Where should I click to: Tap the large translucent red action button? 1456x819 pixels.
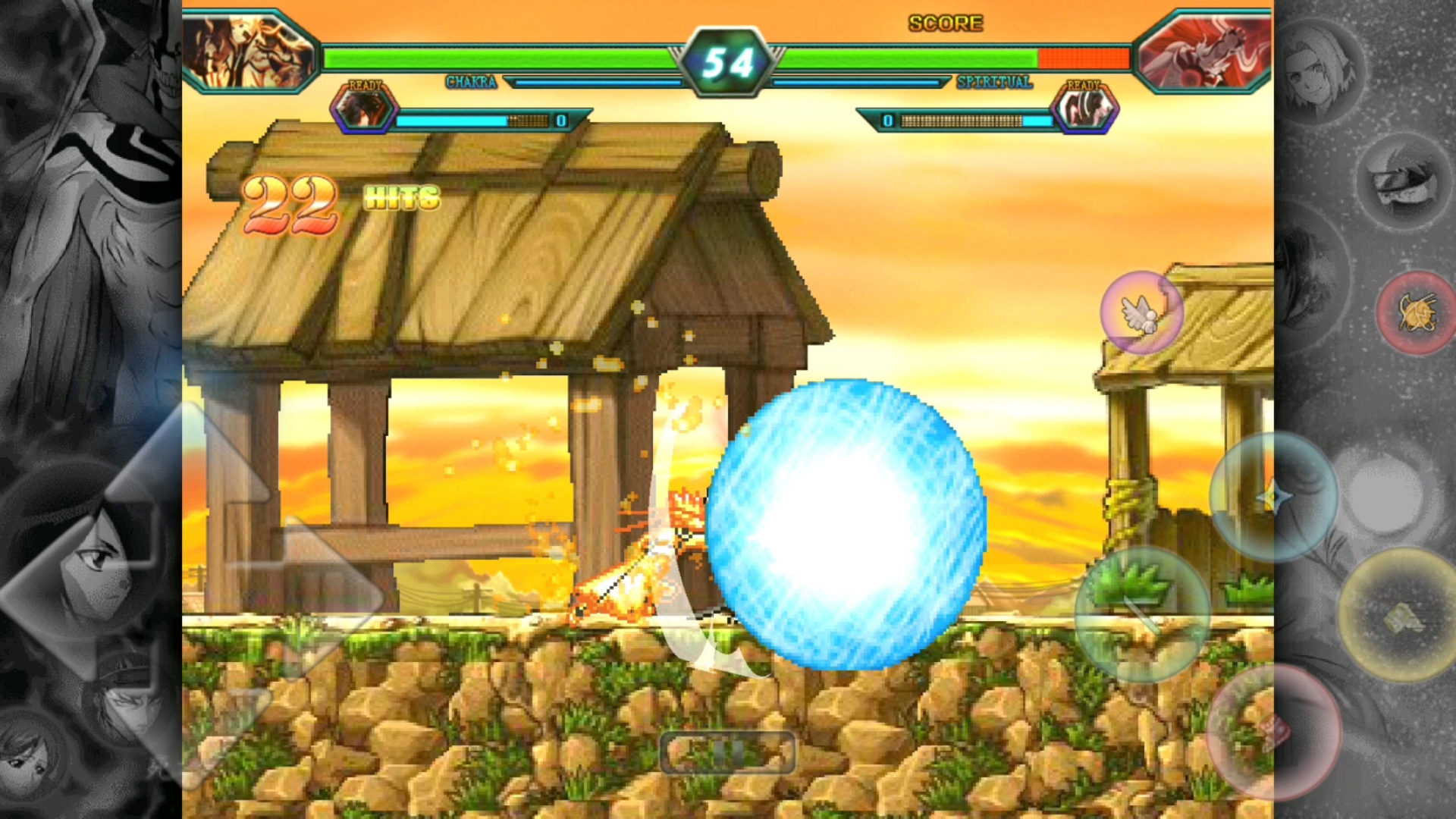(1273, 732)
